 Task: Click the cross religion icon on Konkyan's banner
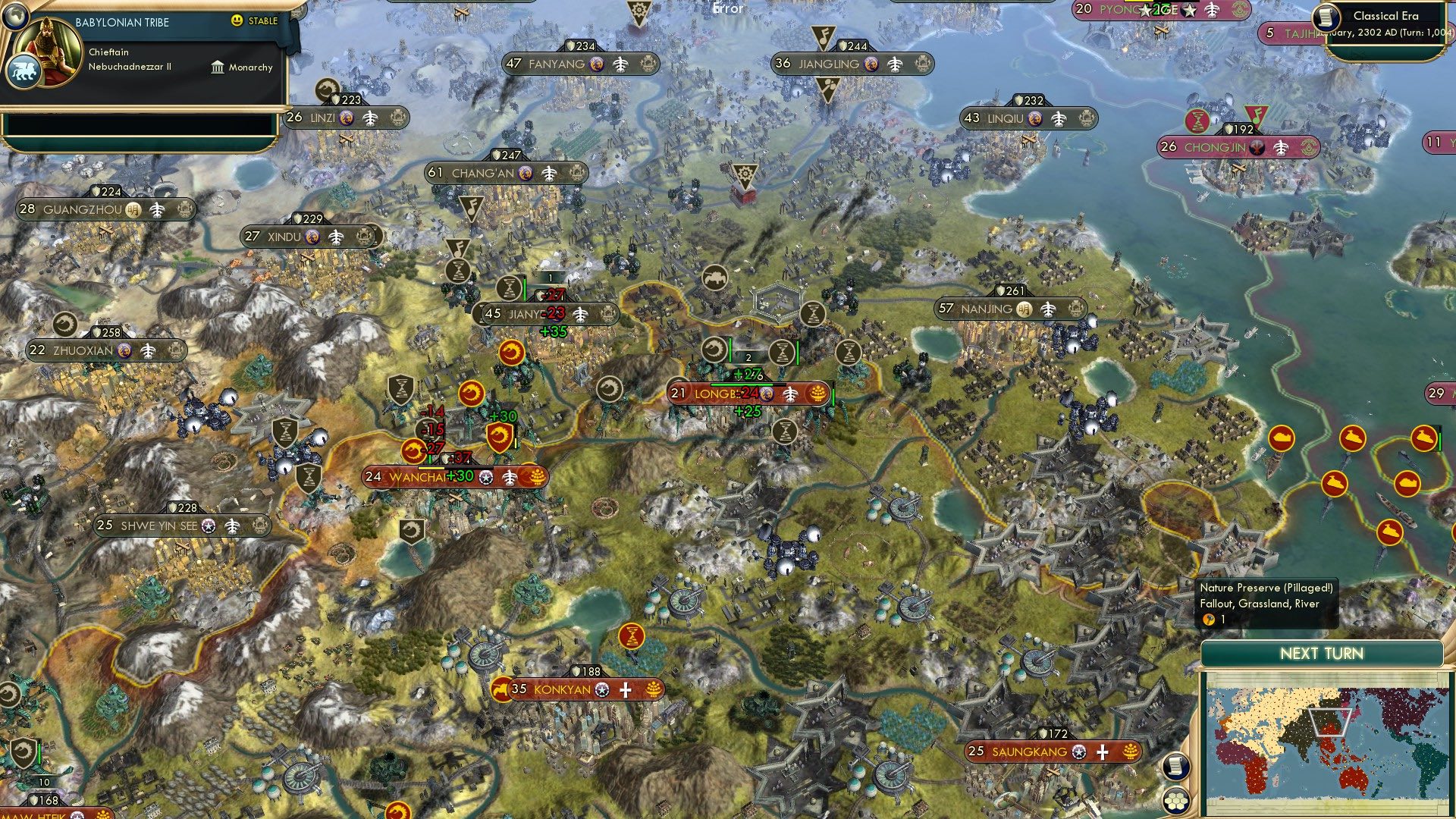[626, 690]
